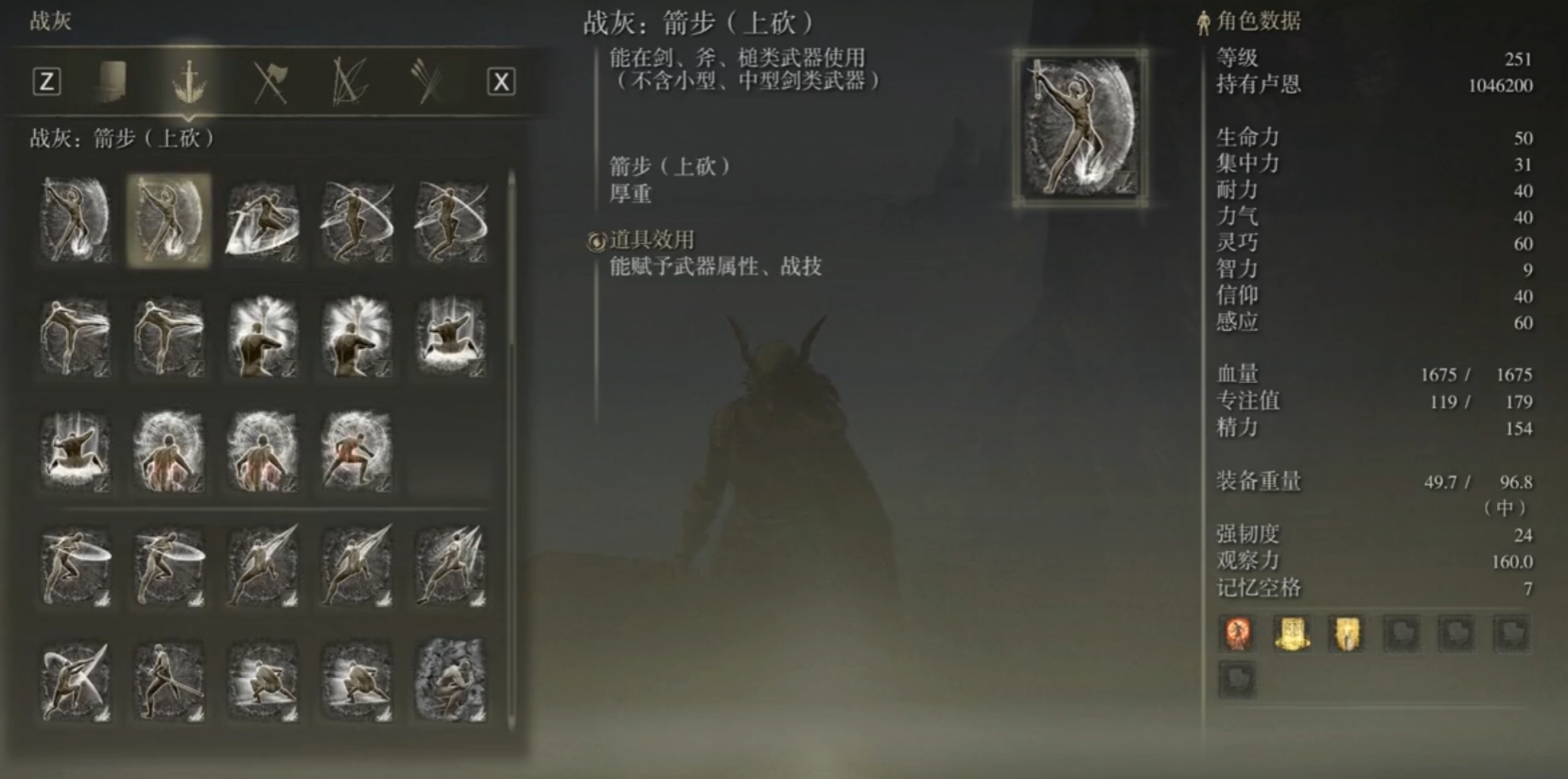Click an empty talisman slot icon
Viewport: 1568px width, 779px height.
pos(1402,635)
